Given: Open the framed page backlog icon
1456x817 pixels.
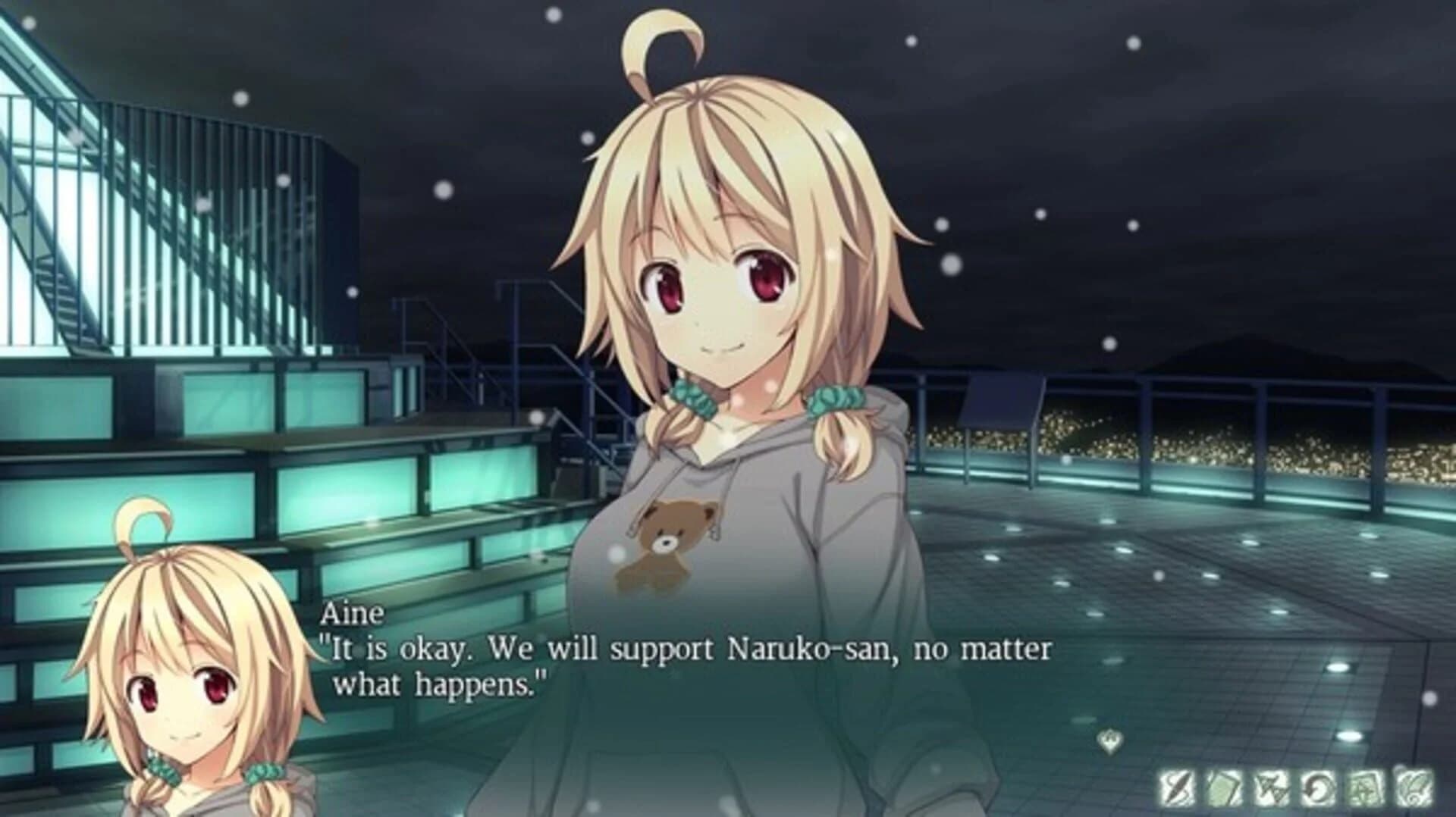Looking at the screenshot, I should pyautogui.click(x=1365, y=786).
